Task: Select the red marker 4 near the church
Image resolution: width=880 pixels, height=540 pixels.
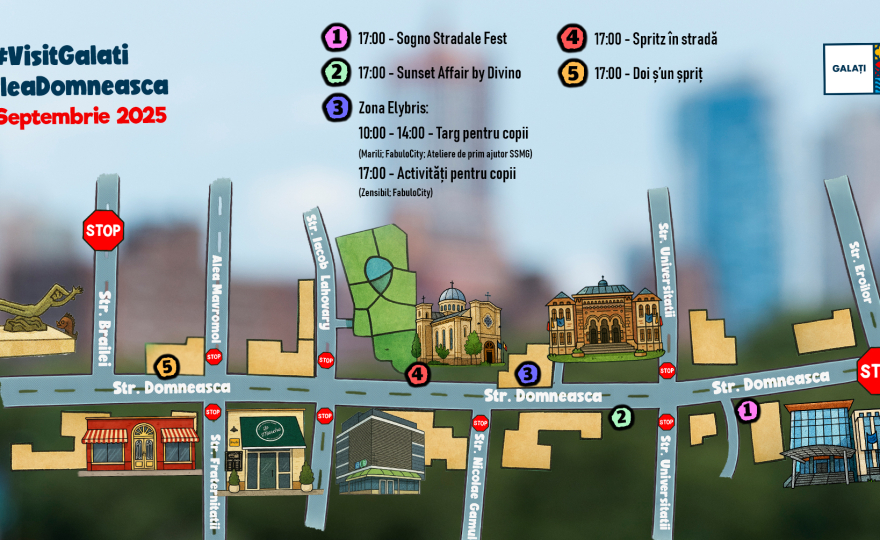Action: (418, 375)
